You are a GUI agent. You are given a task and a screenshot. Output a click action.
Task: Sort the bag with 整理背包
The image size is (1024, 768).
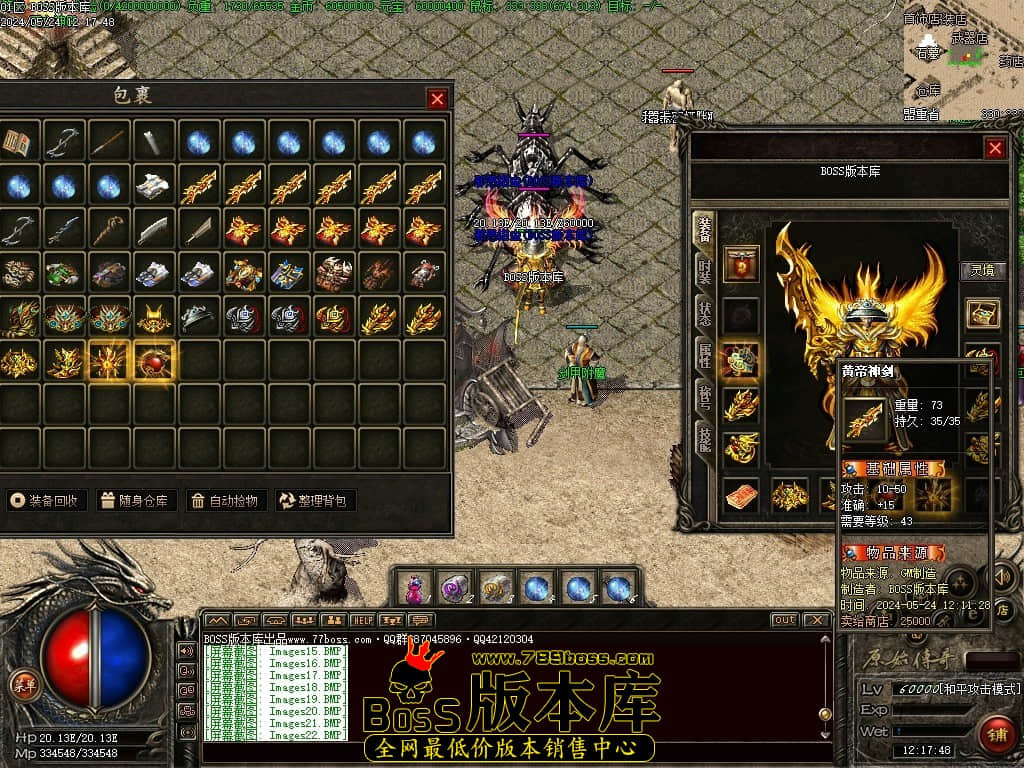[x=314, y=500]
